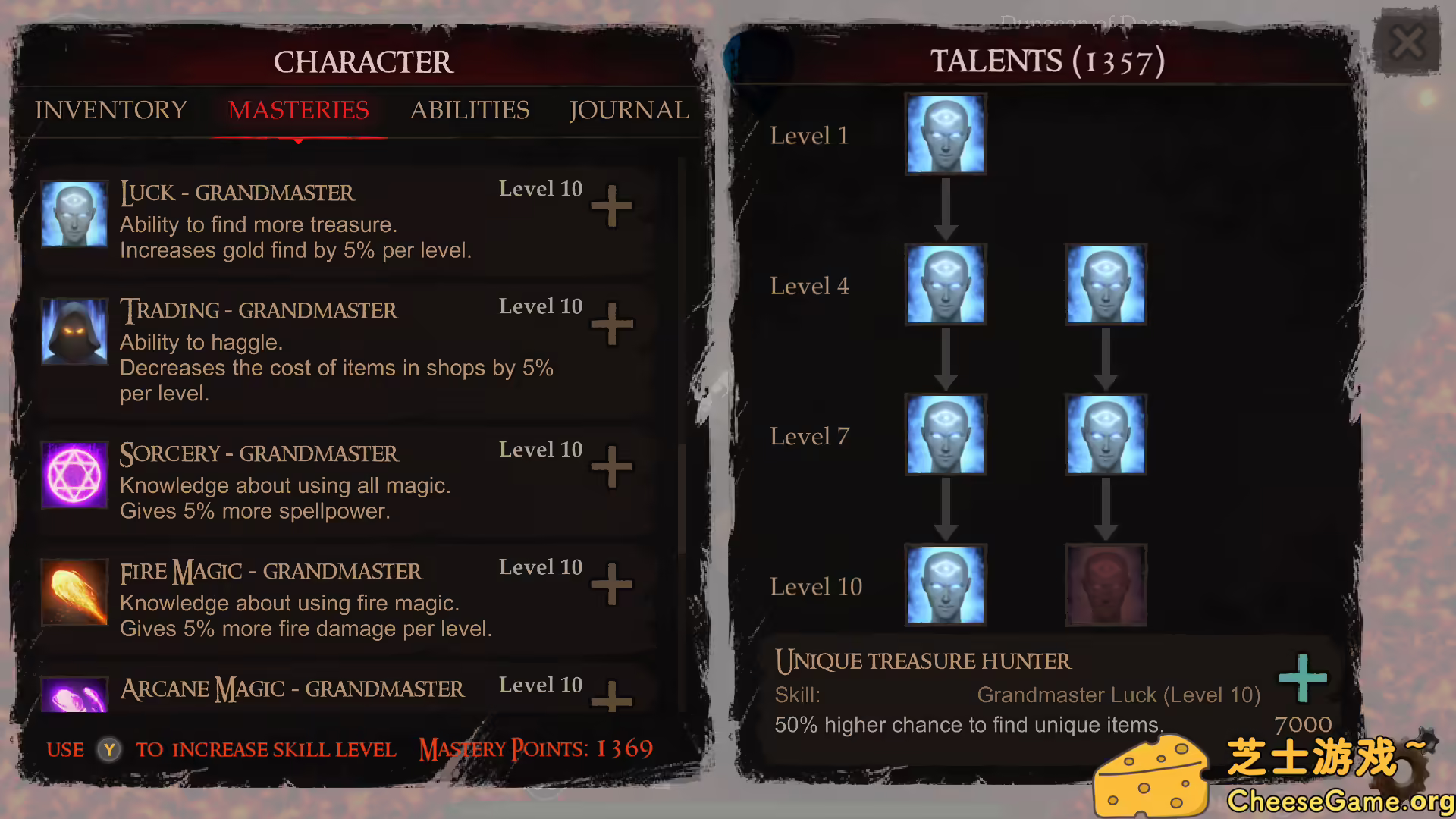Select the left-column Level 10 talent node

945,584
